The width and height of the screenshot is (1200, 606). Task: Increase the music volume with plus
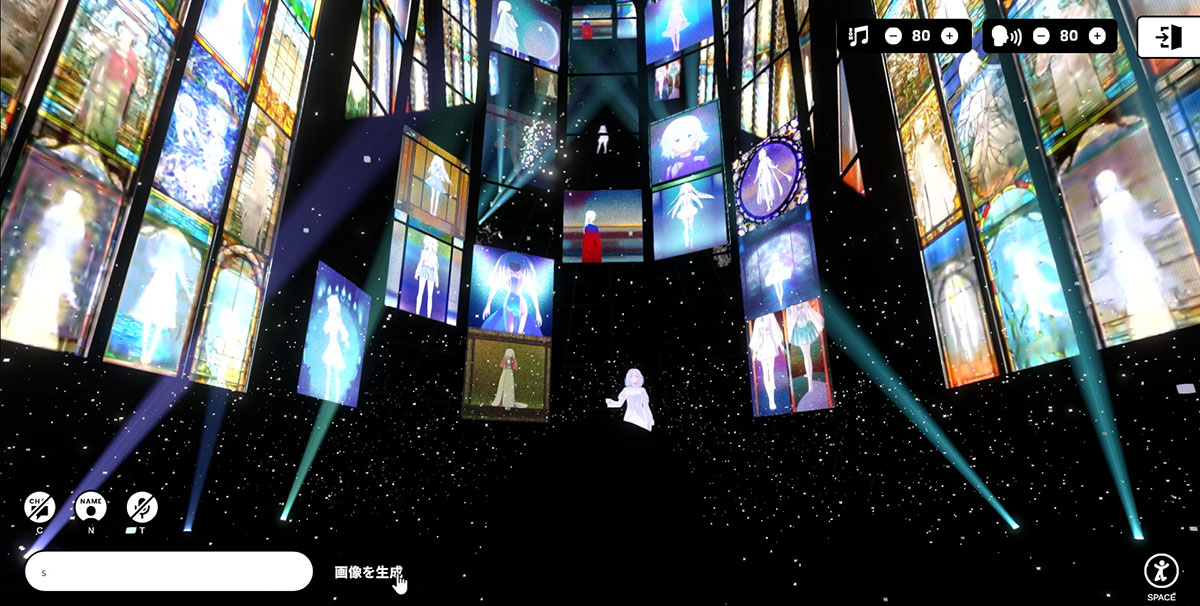[949, 36]
